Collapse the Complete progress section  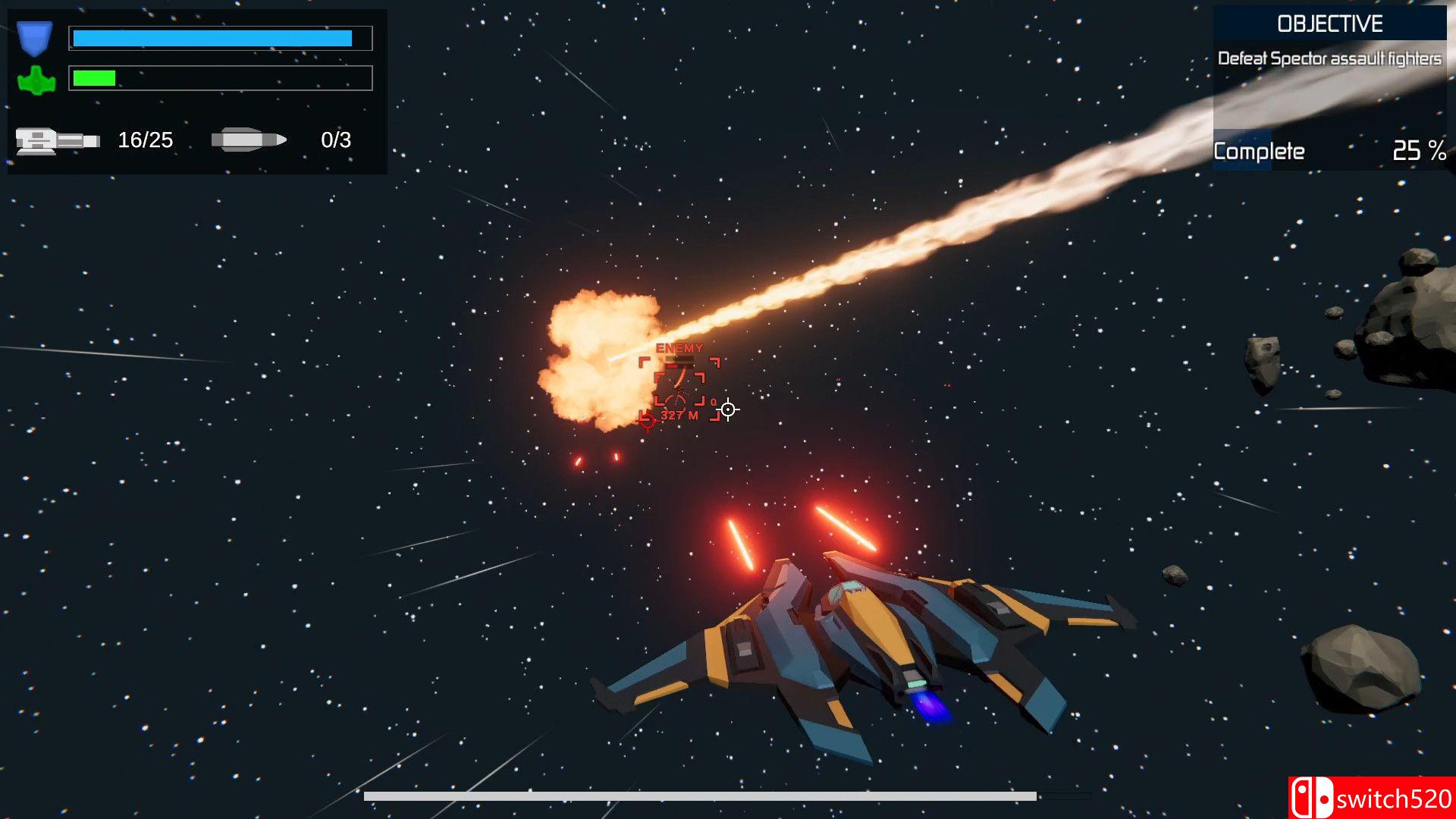(1259, 151)
